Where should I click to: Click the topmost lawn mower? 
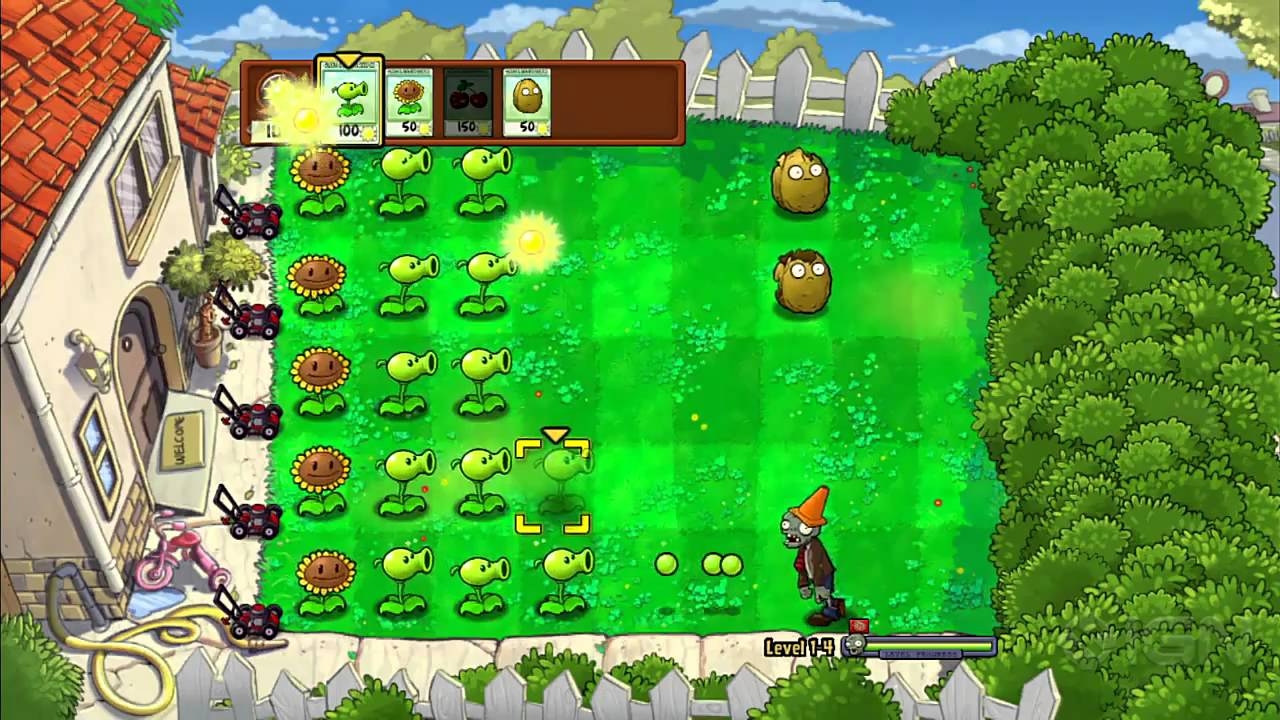coord(255,218)
